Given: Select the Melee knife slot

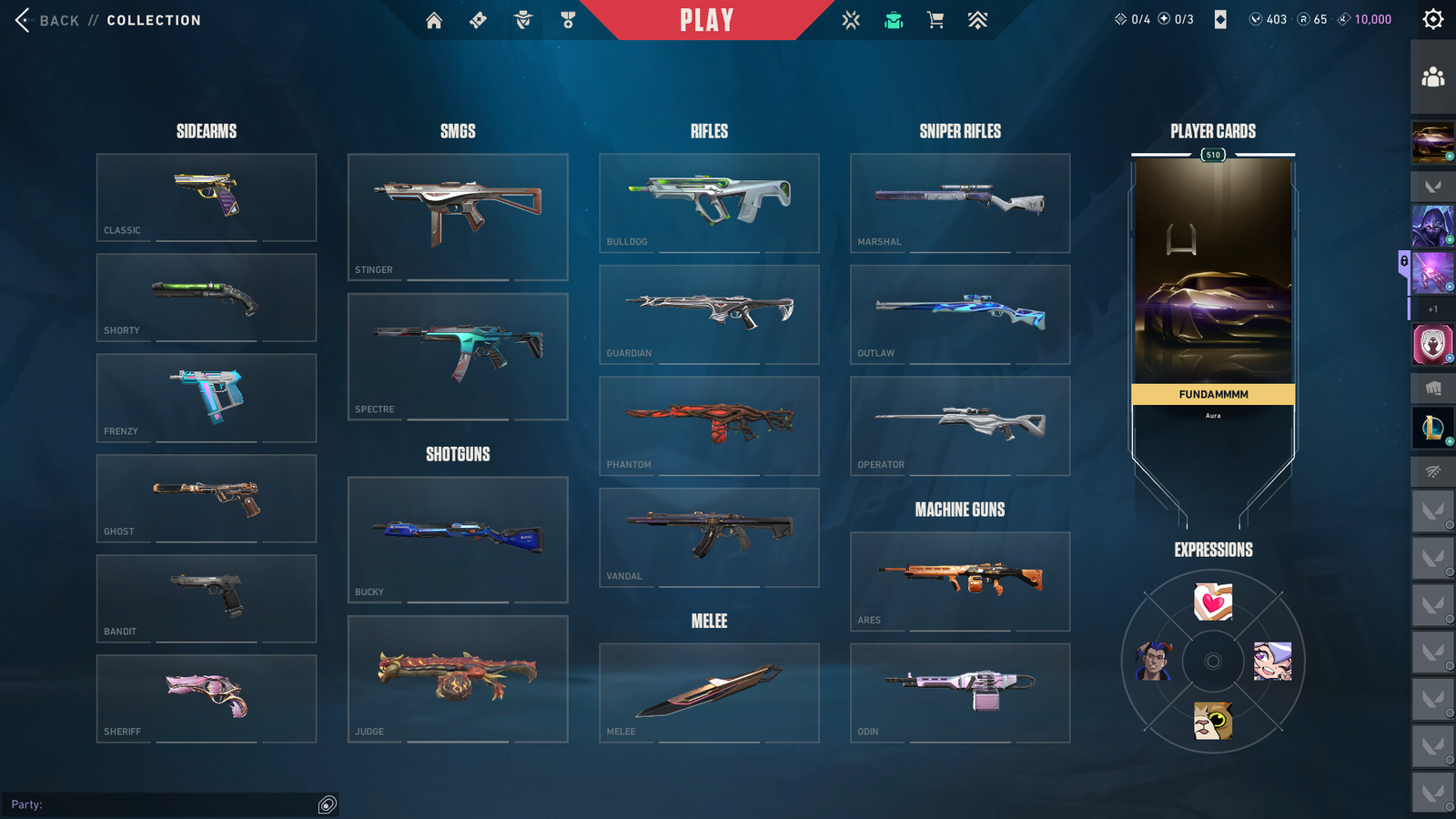Looking at the screenshot, I should pyautogui.click(x=709, y=693).
